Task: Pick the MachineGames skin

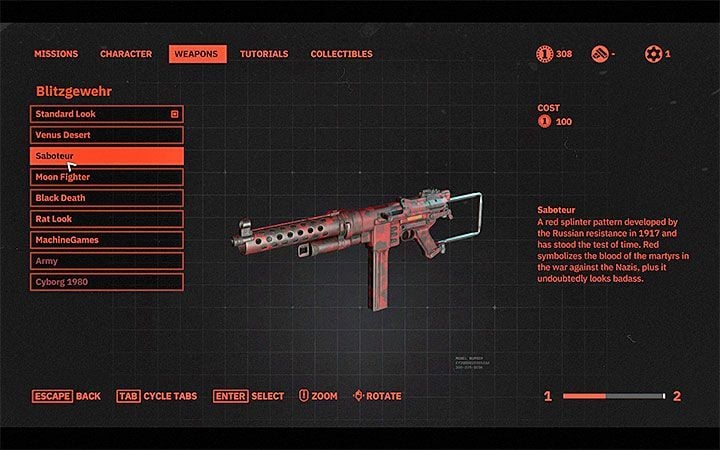Action: (x=106, y=240)
